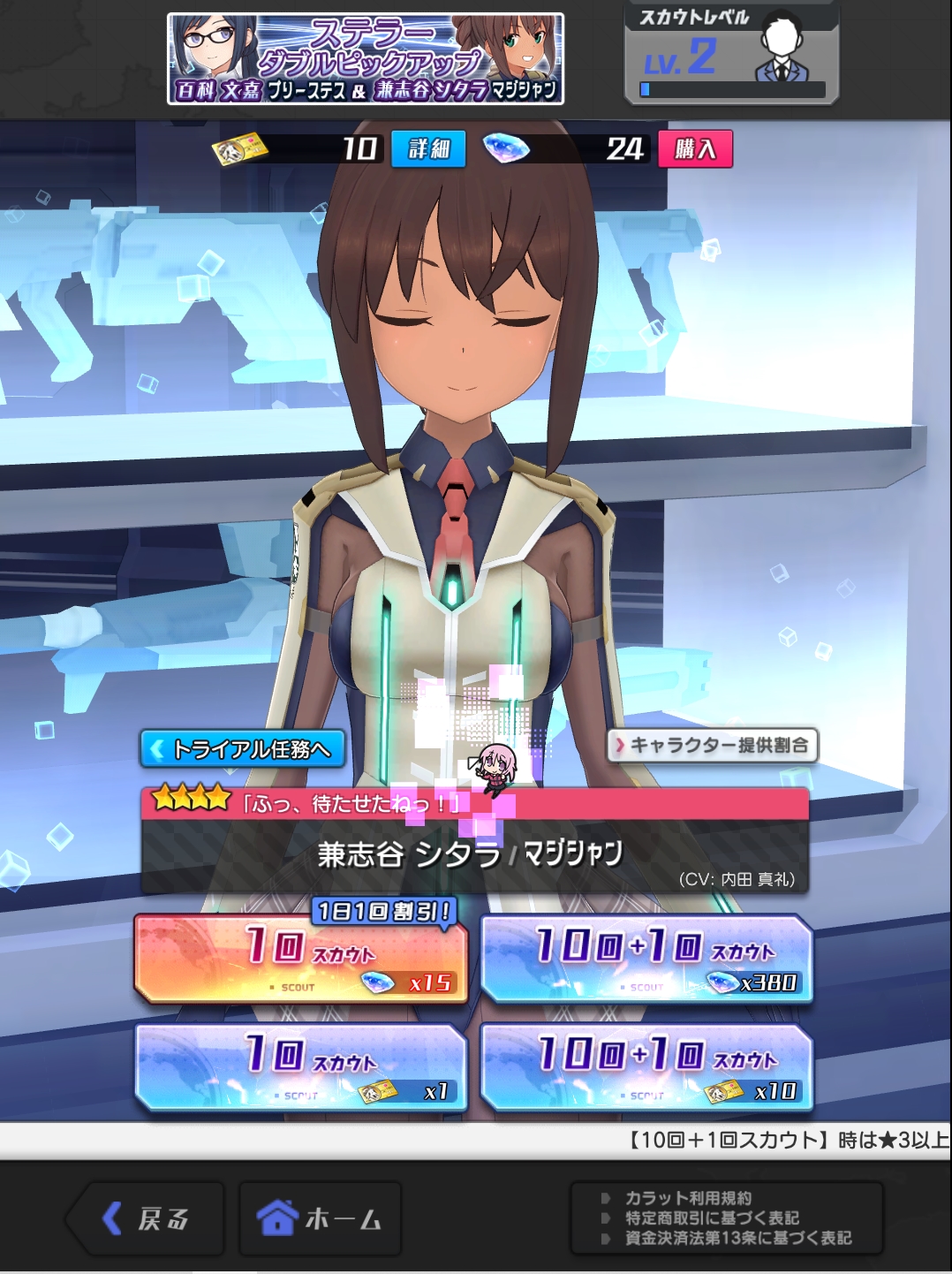Use one ticket for 1回 scout
Image resolution: width=952 pixels, height=1274 pixels.
click(300, 1068)
